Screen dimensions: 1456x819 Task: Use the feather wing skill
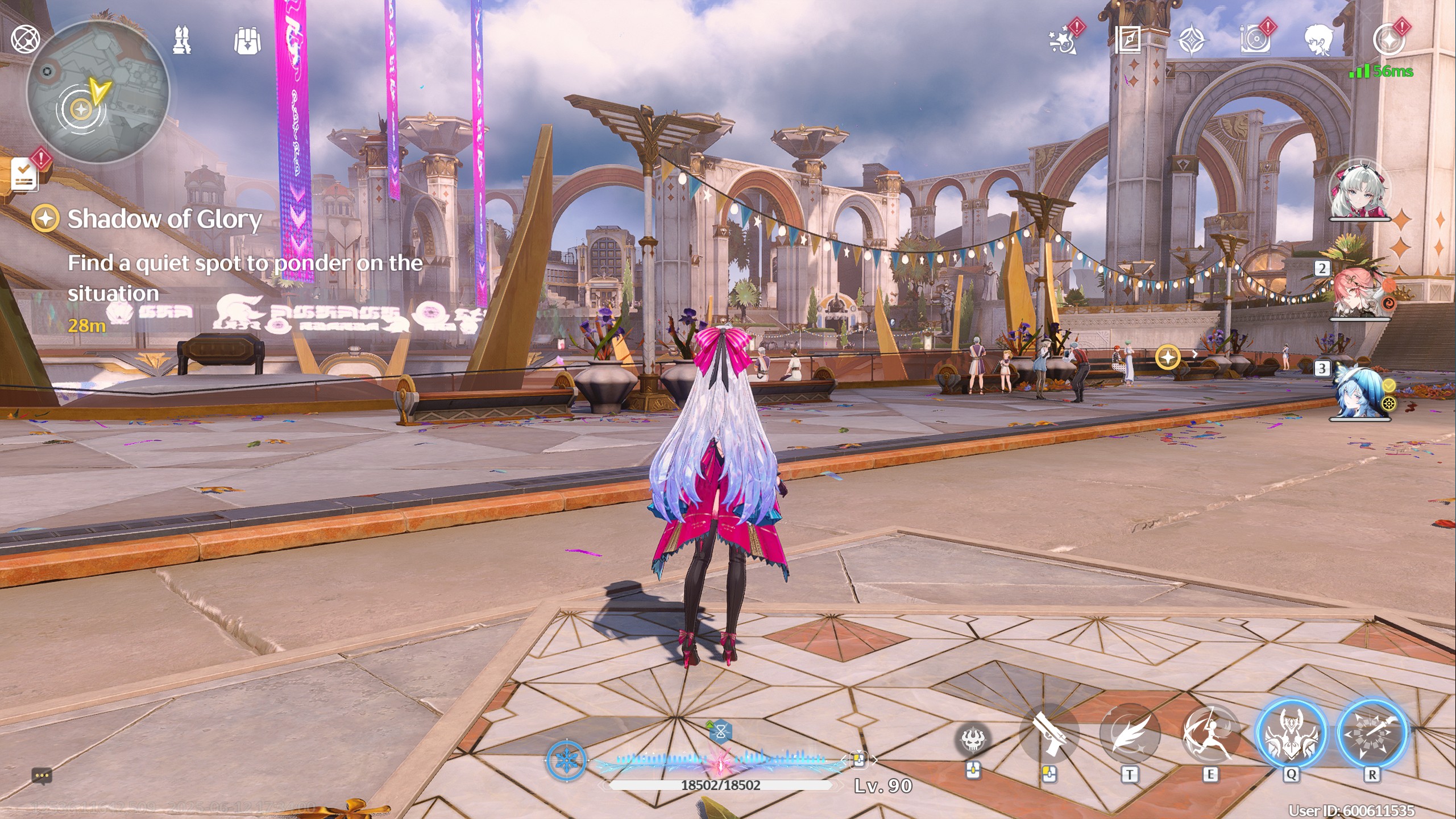(x=1130, y=735)
